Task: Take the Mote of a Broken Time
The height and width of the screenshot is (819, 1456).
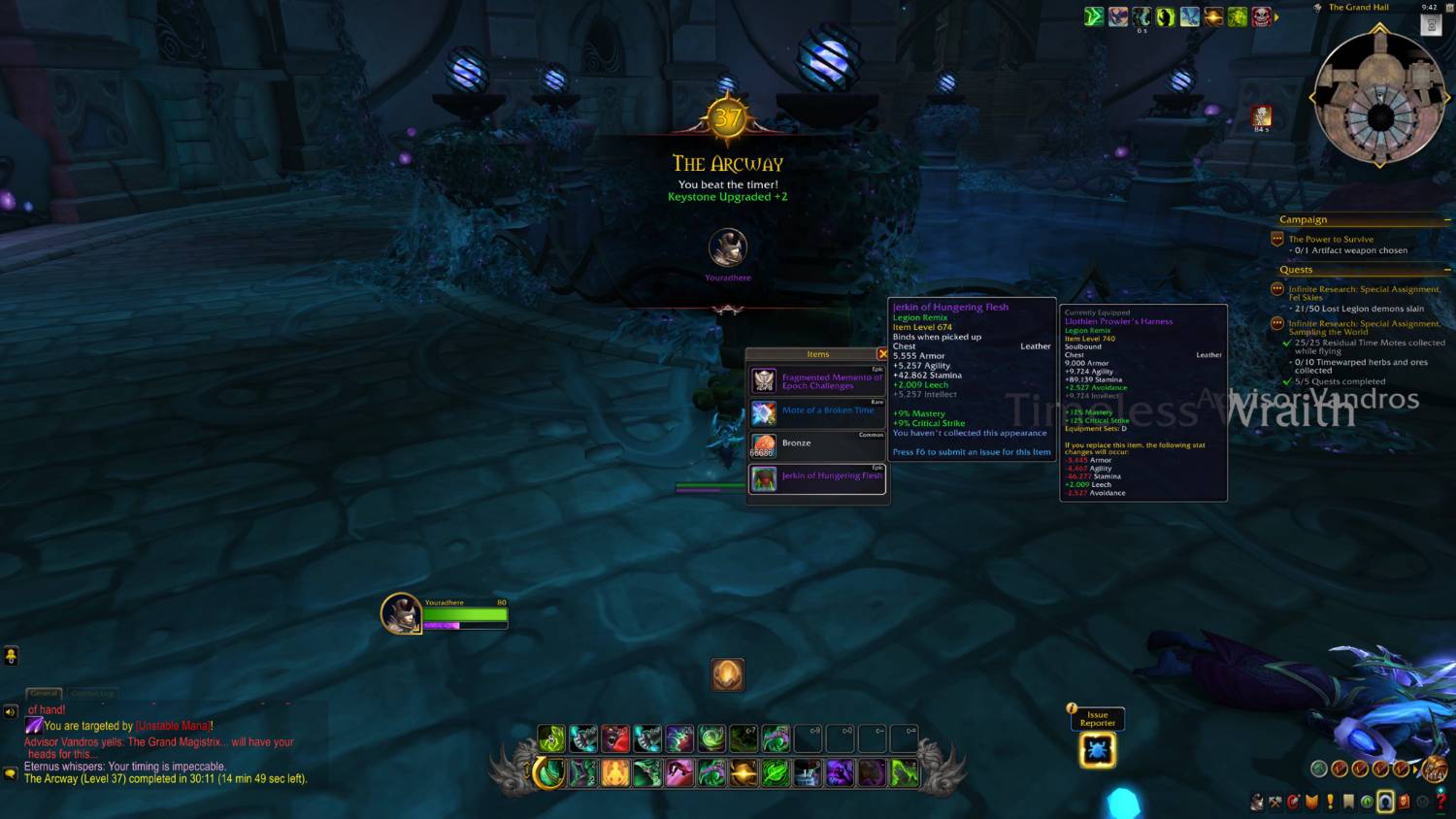Action: (x=817, y=413)
